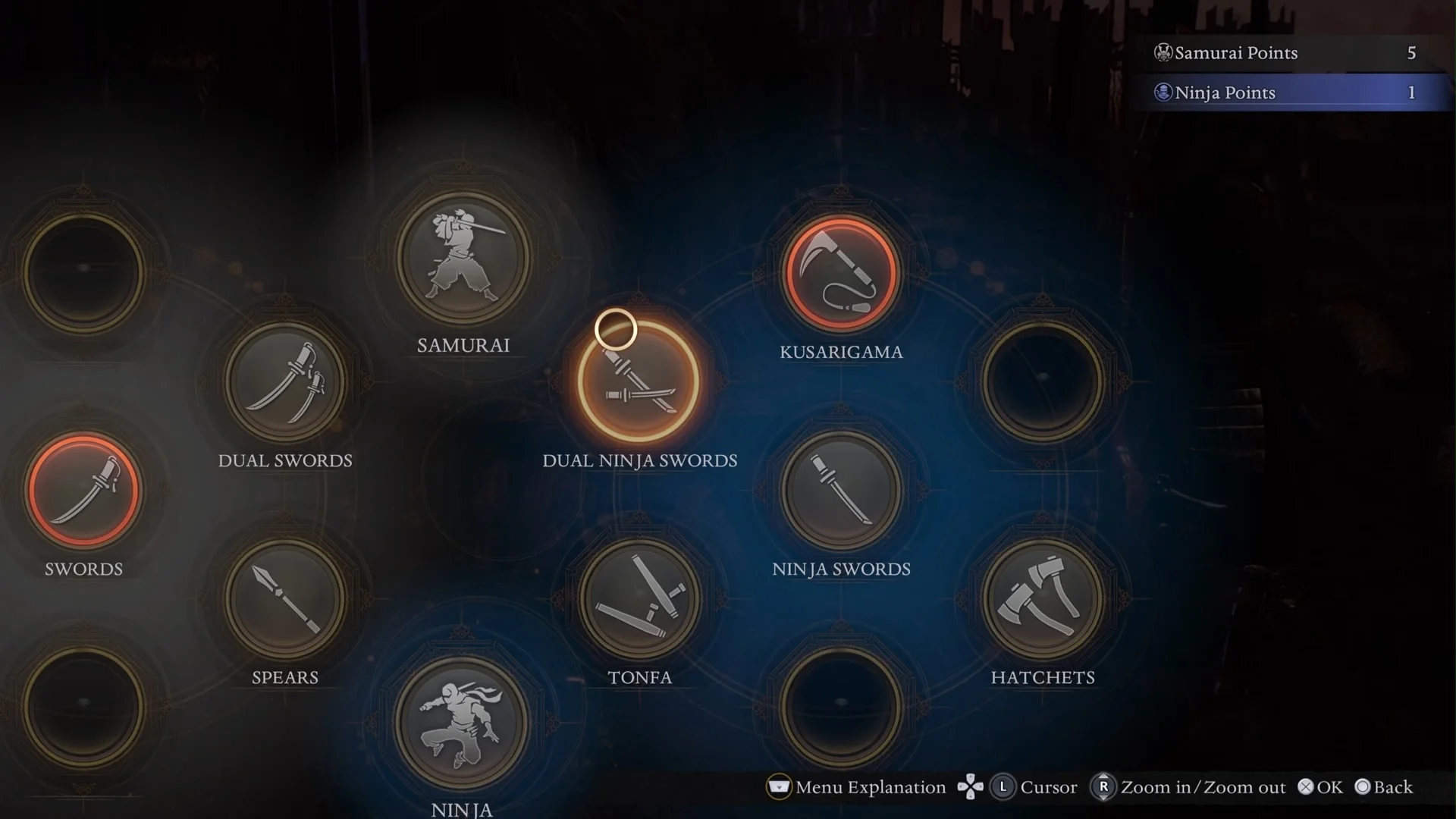The height and width of the screenshot is (819, 1456).
Task: Choose the Swords weapon node
Action: (83, 490)
